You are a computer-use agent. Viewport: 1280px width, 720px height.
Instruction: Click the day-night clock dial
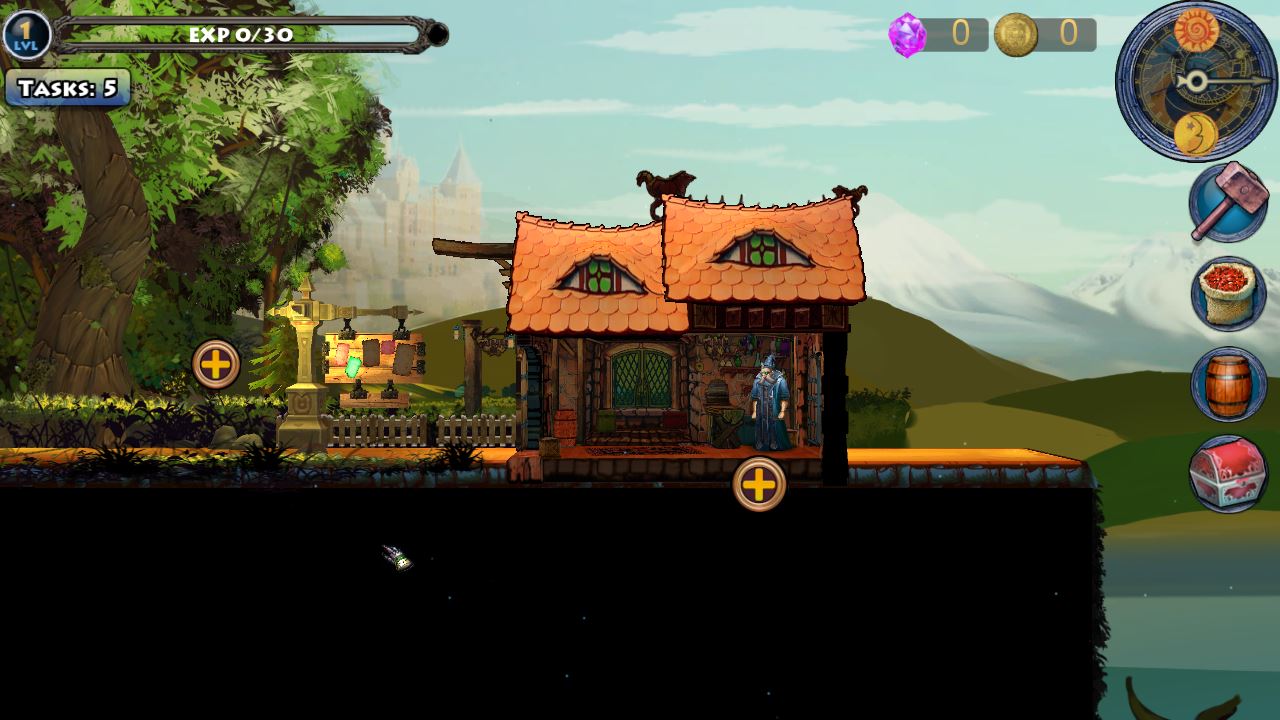pos(1196,81)
